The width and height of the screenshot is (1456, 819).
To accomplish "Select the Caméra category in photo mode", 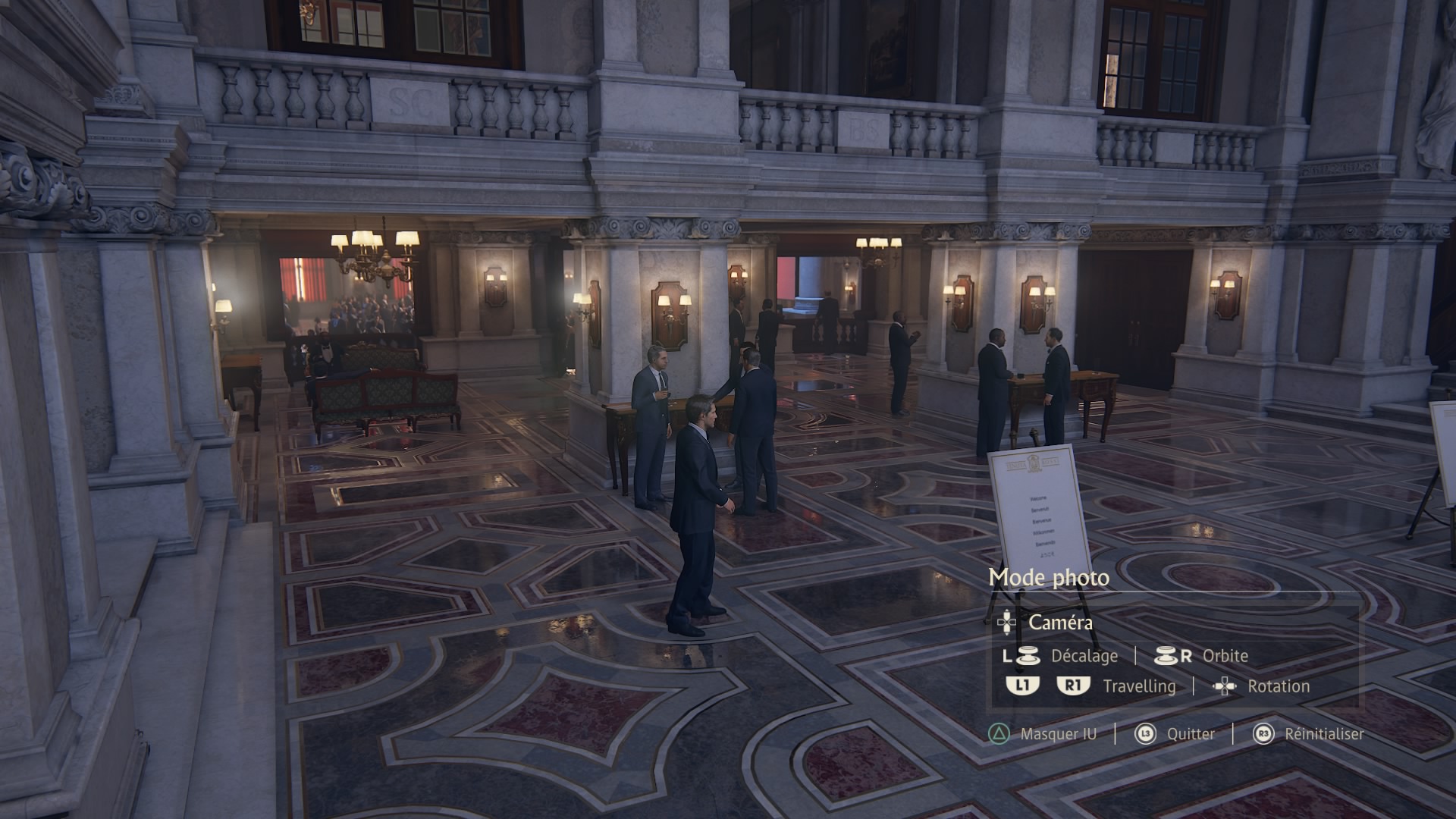I will 1059,623.
